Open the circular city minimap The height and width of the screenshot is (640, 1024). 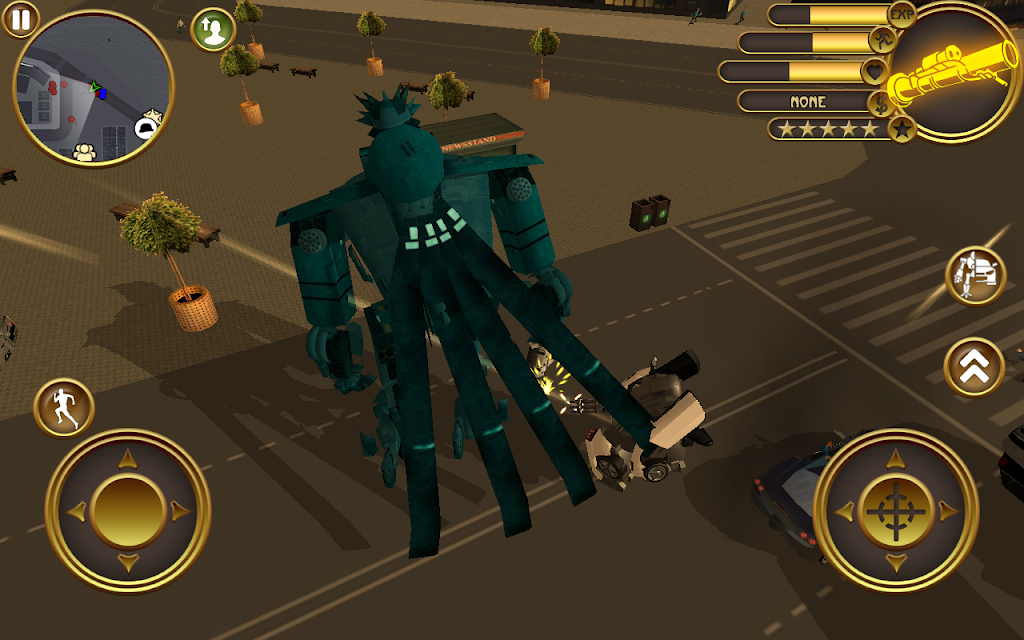[x=93, y=89]
